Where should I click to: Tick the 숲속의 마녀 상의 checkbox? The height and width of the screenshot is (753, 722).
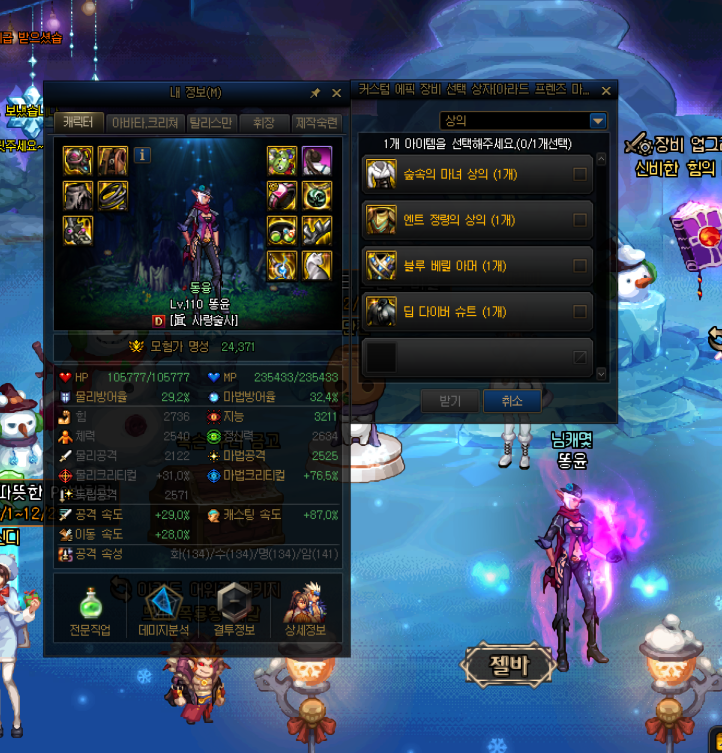coord(579,175)
